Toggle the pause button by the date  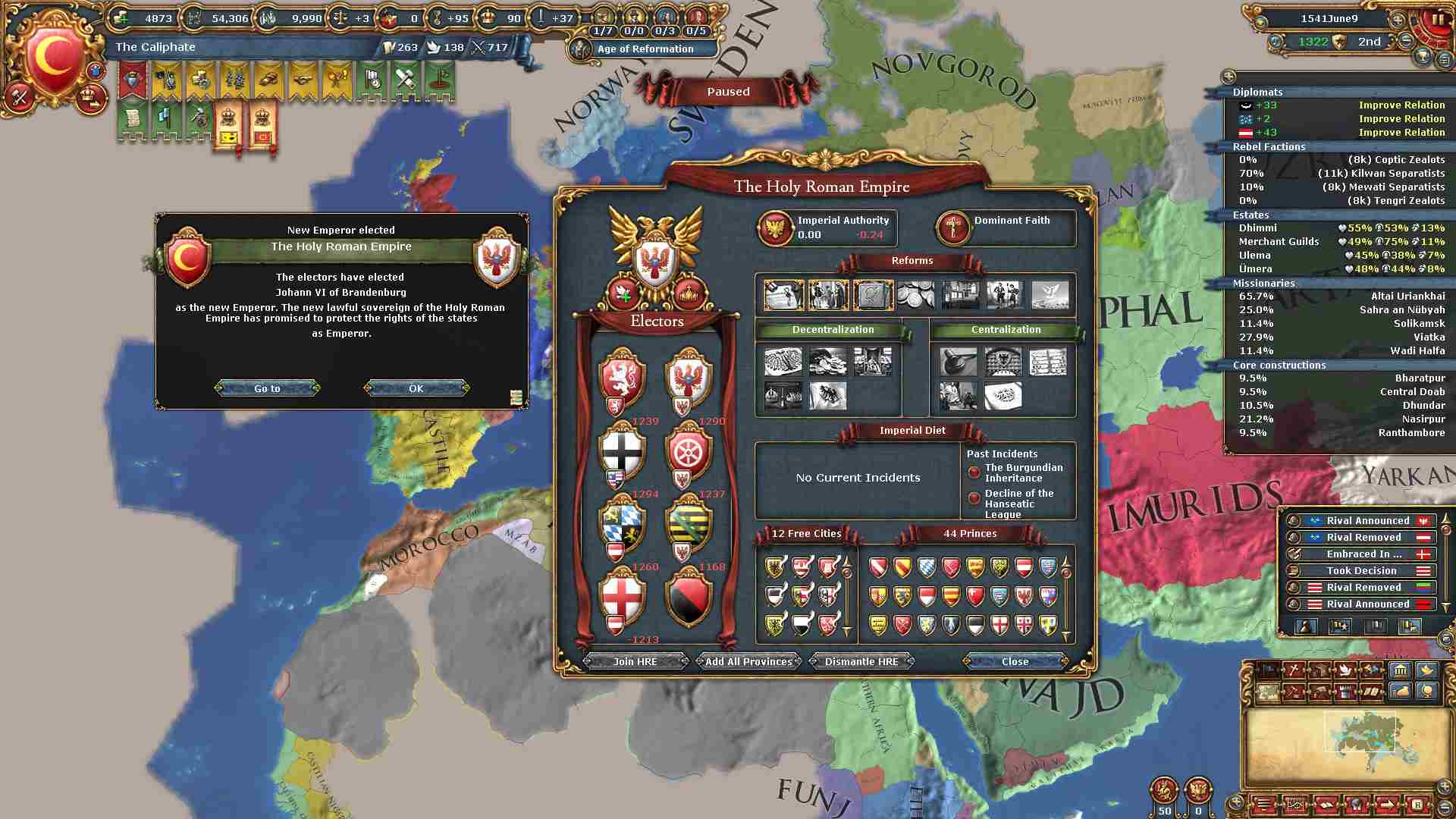1437,20
